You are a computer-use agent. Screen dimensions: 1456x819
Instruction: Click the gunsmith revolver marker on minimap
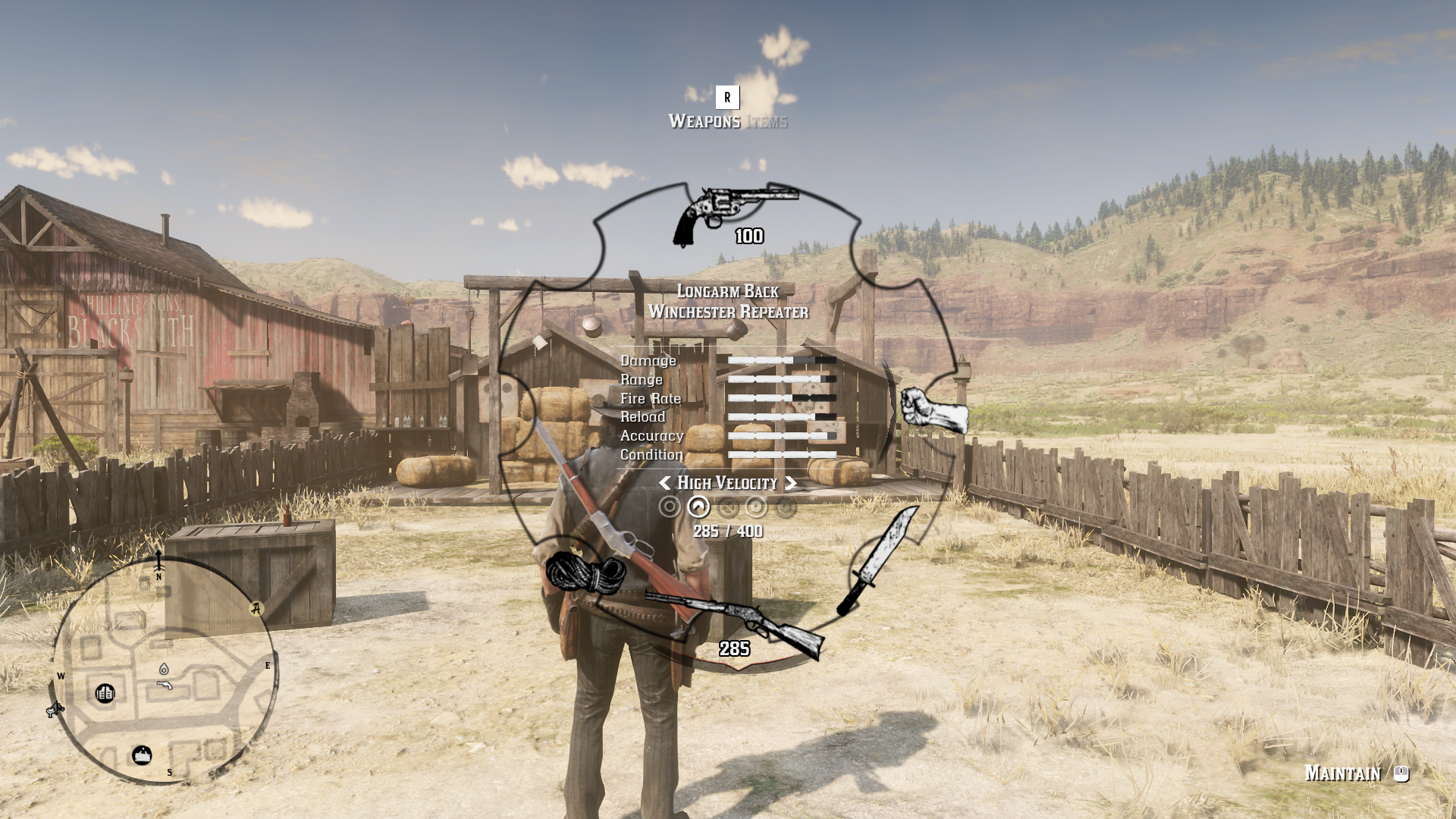(165, 685)
